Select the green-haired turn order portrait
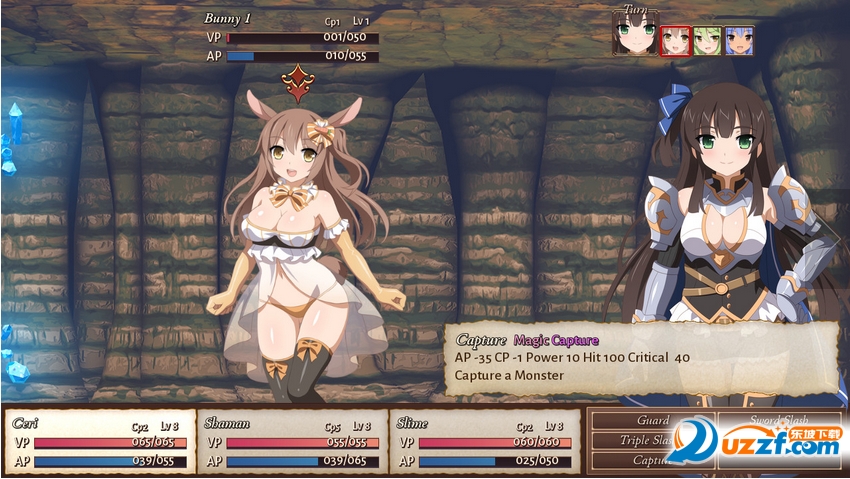850x479 pixels. coord(707,41)
